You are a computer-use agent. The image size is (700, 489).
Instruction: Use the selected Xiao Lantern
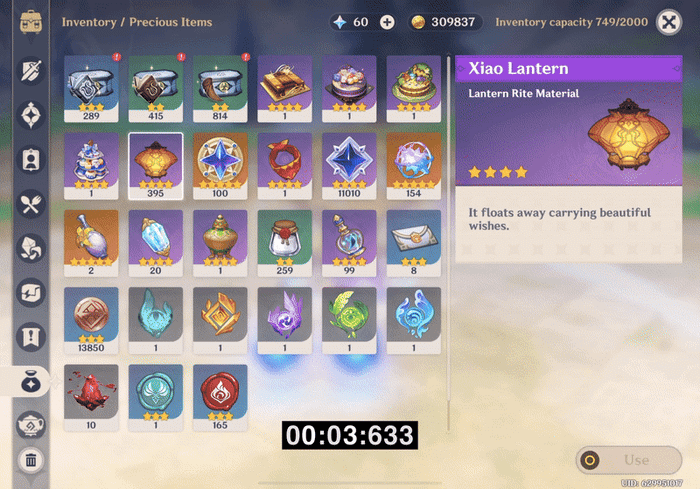click(x=627, y=460)
